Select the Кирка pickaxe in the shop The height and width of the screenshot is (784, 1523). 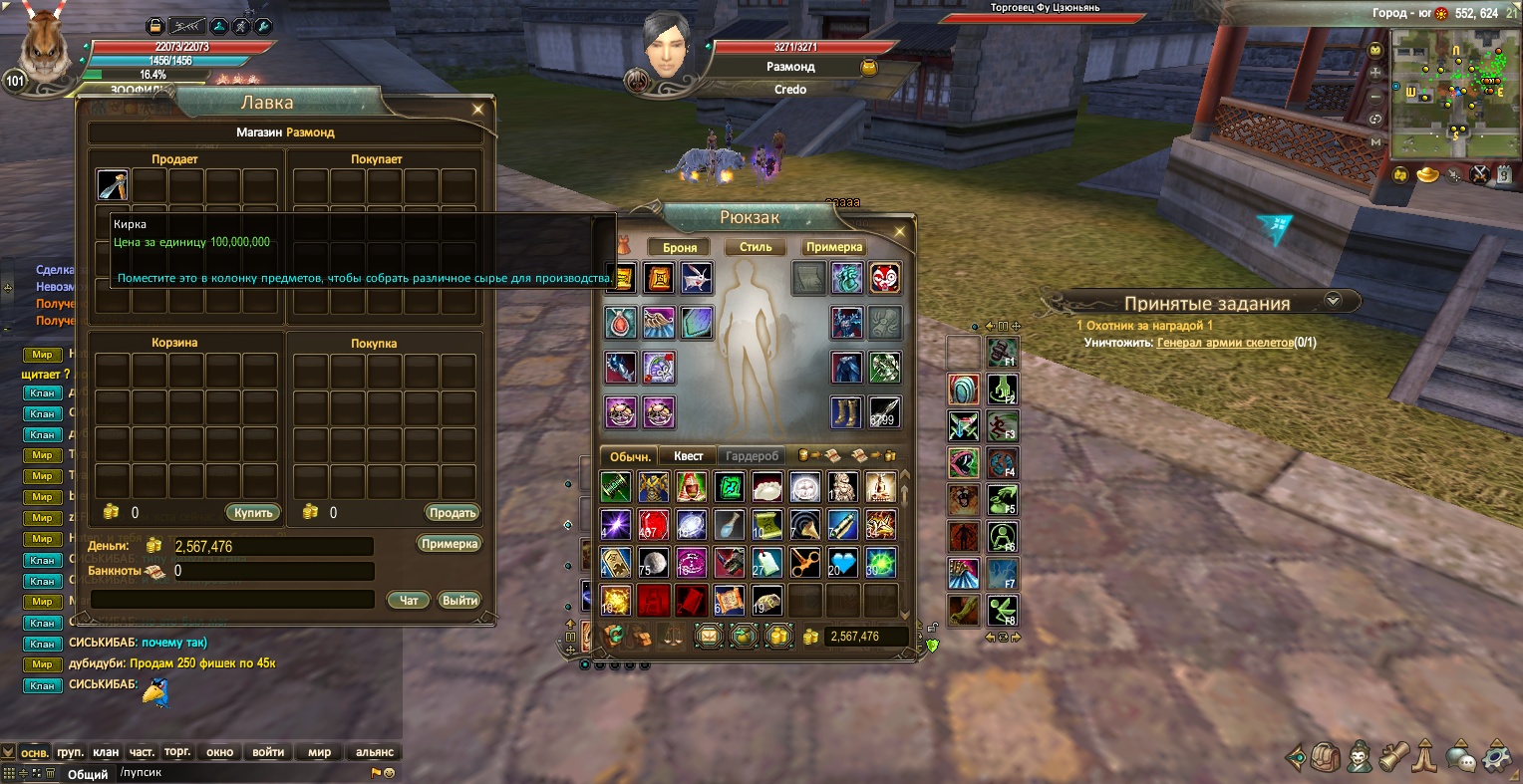pos(113,185)
